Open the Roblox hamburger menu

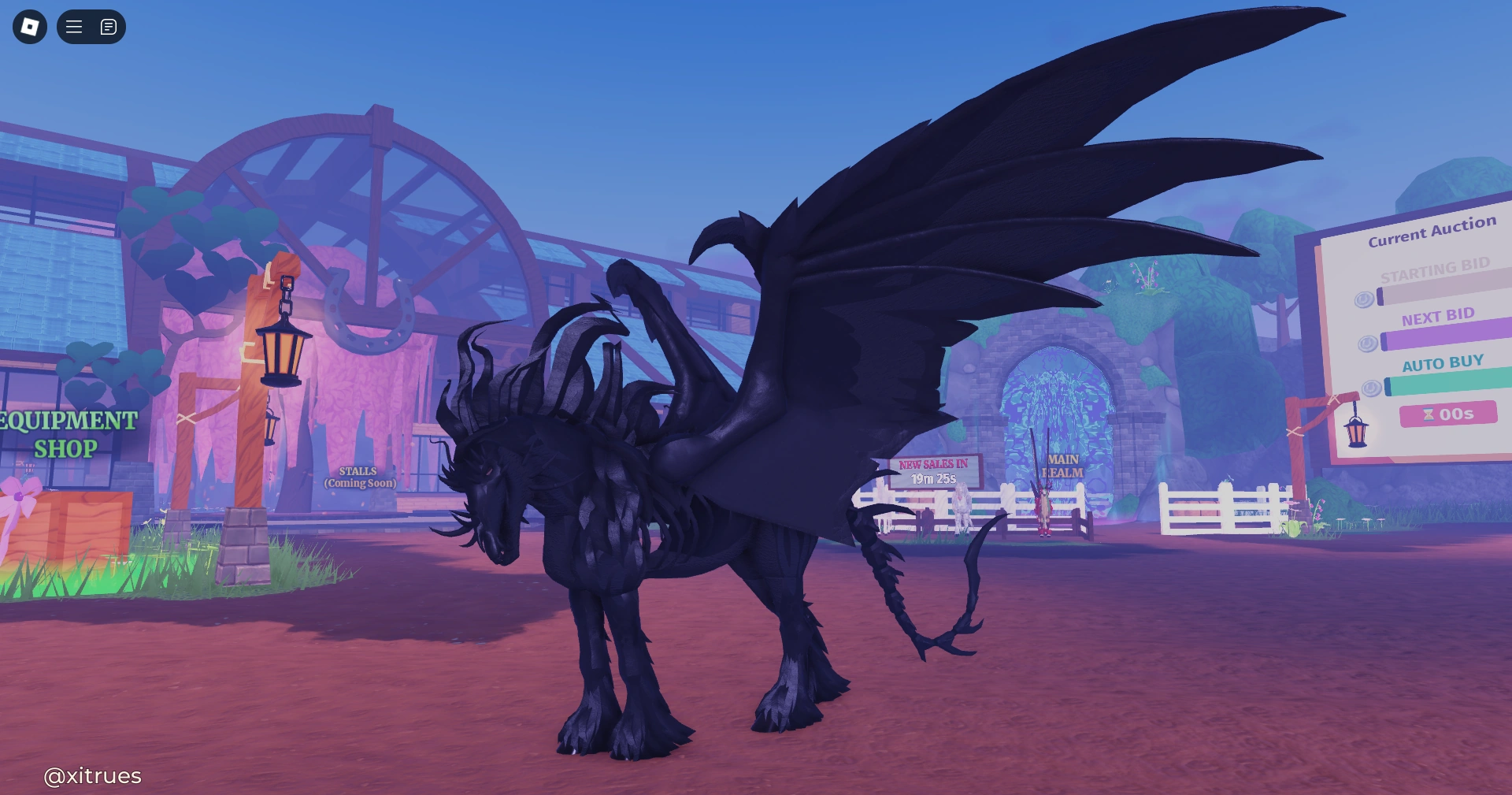(73, 26)
